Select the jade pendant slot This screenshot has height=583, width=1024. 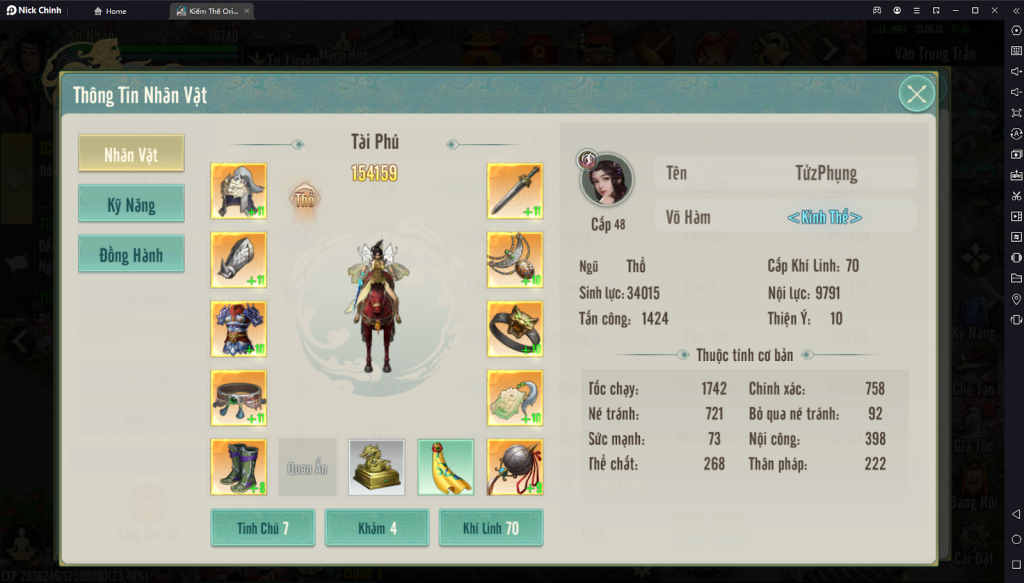tap(515, 398)
